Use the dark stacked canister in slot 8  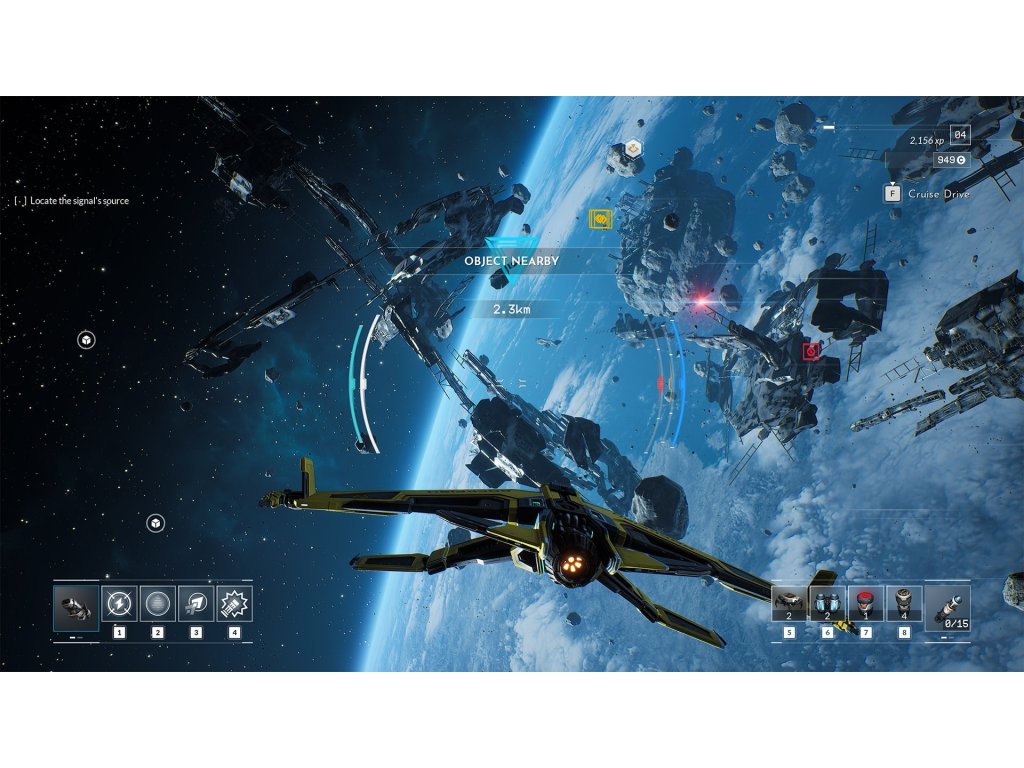tap(904, 603)
